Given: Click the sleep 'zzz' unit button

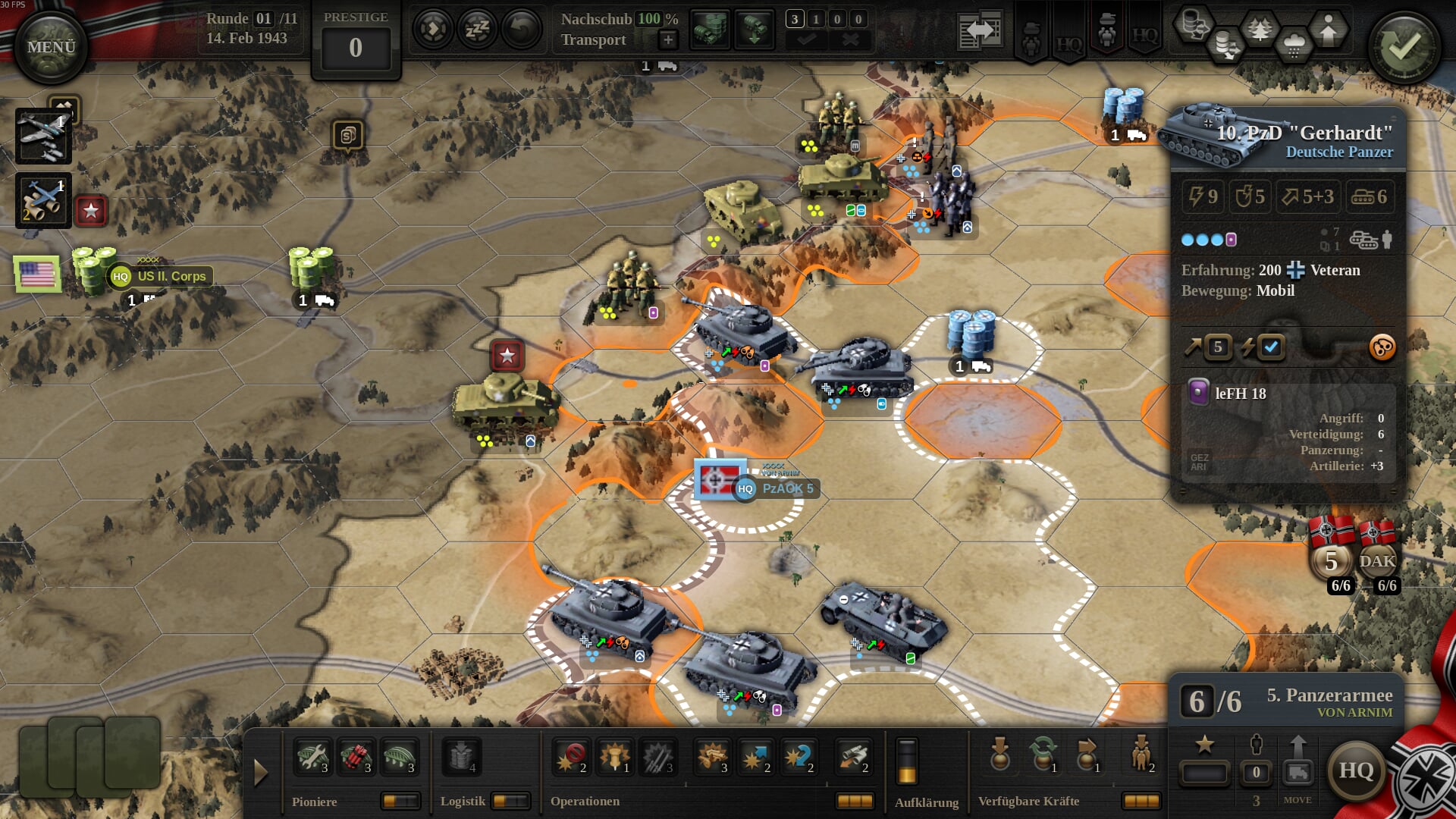Looking at the screenshot, I should (x=477, y=30).
